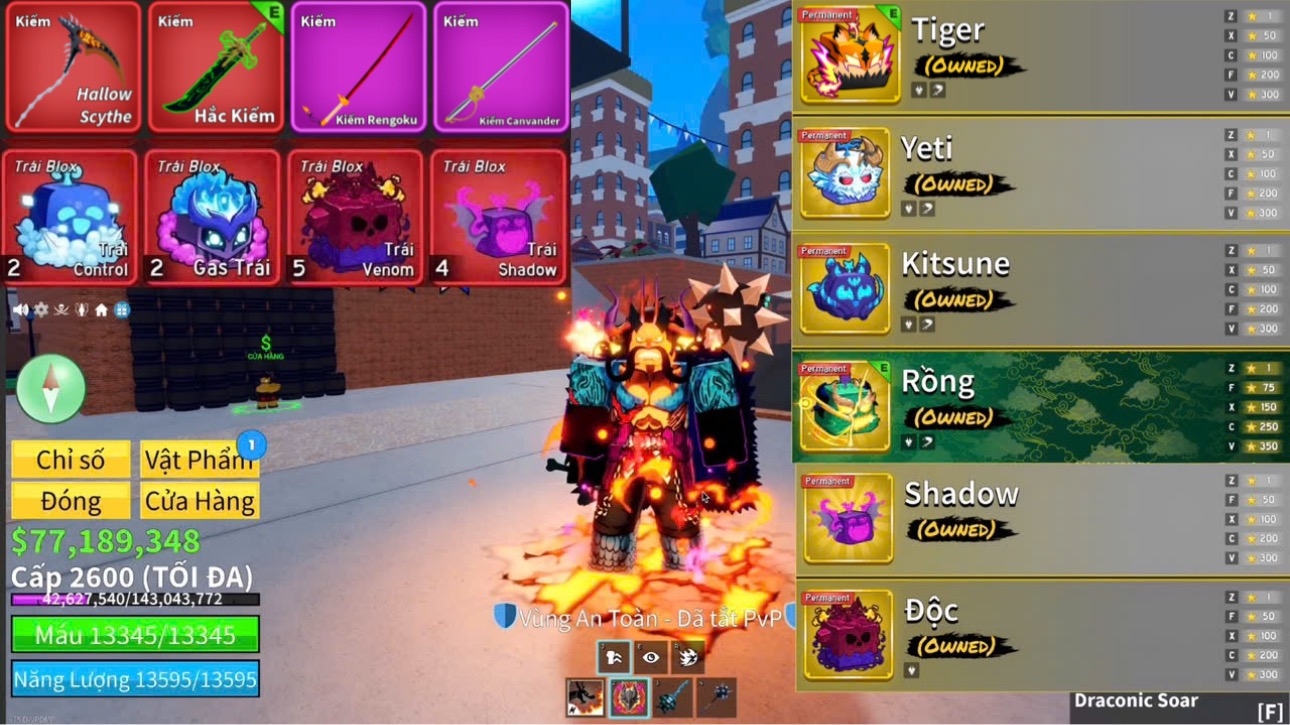Choose the Venom fruit slot
Image resolution: width=1290 pixels, height=725 pixels.
tap(356, 217)
